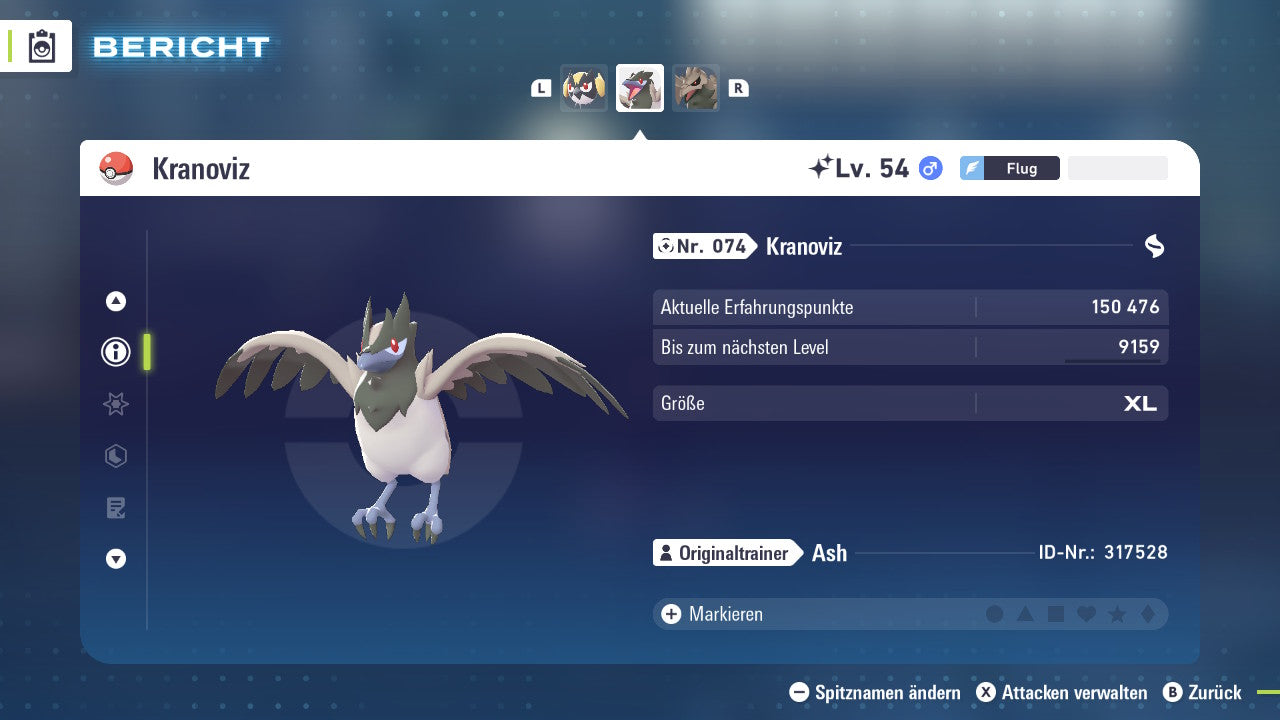Select the male gender symbol
The width and height of the screenshot is (1280, 720).
point(928,168)
